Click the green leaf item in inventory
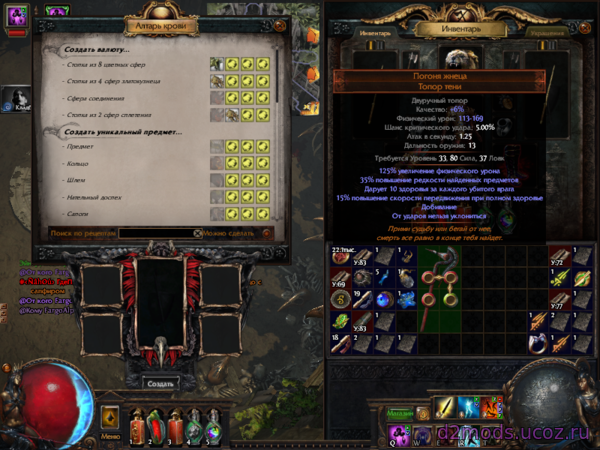The image size is (600, 450). tap(340, 319)
